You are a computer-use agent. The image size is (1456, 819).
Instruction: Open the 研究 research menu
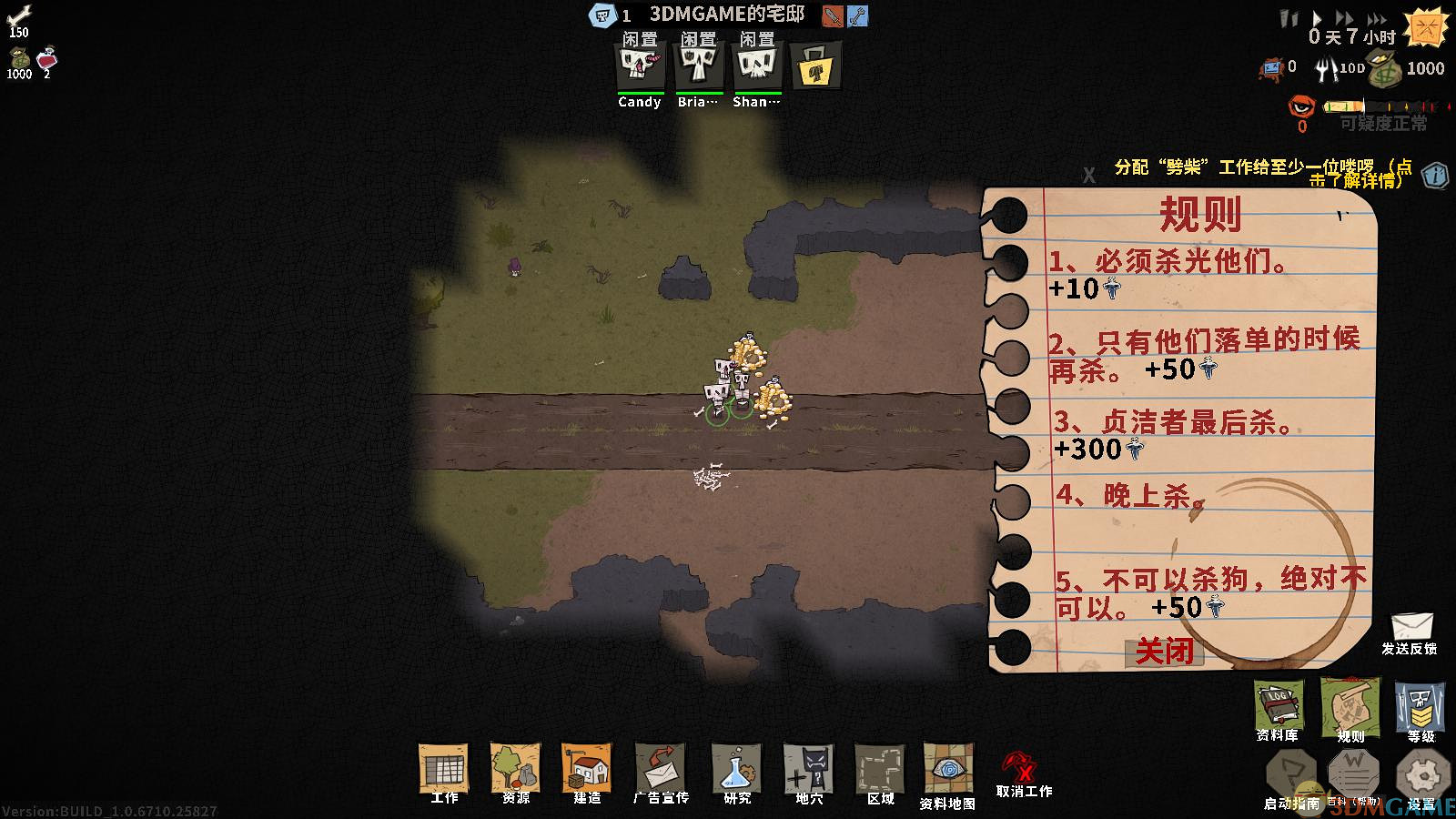[x=736, y=770]
